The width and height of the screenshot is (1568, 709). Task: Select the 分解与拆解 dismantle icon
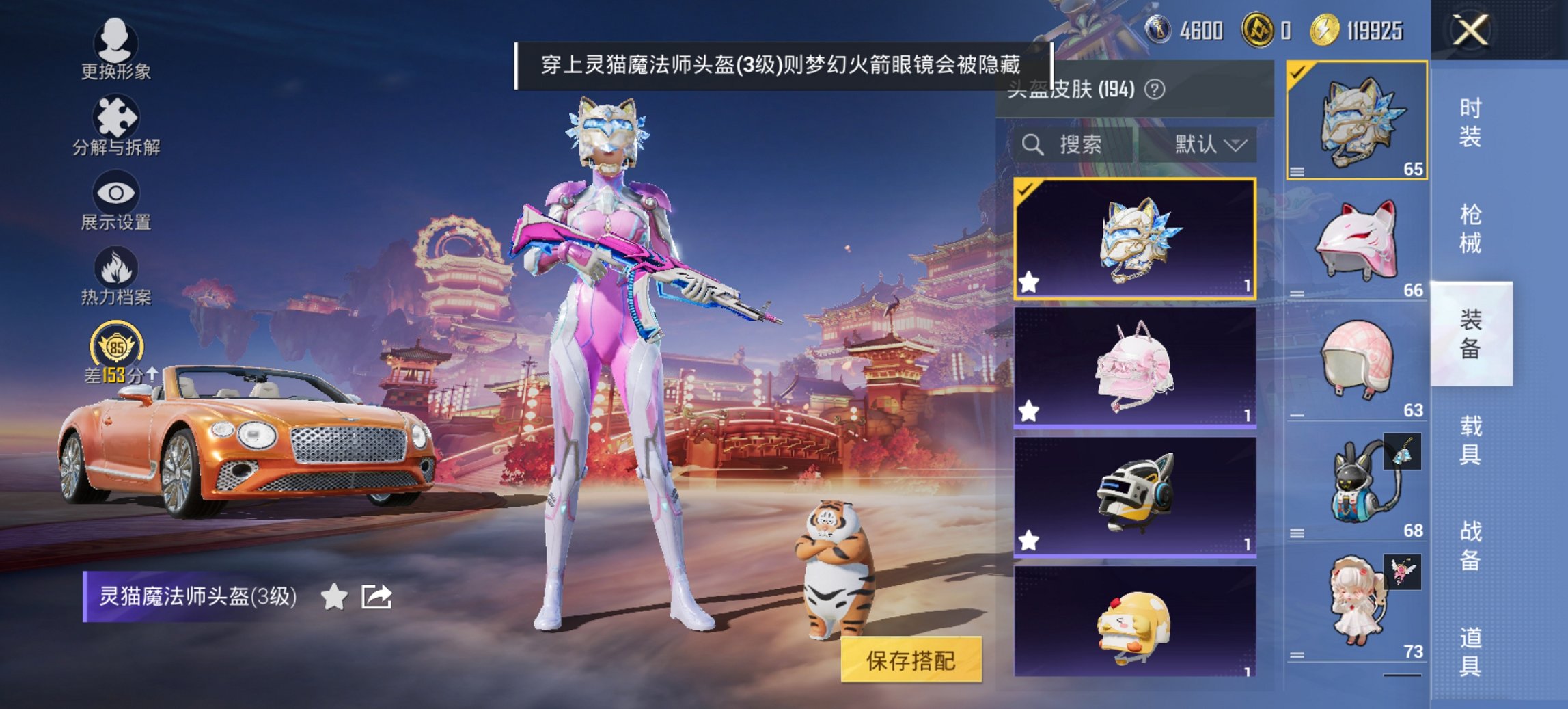point(115,123)
